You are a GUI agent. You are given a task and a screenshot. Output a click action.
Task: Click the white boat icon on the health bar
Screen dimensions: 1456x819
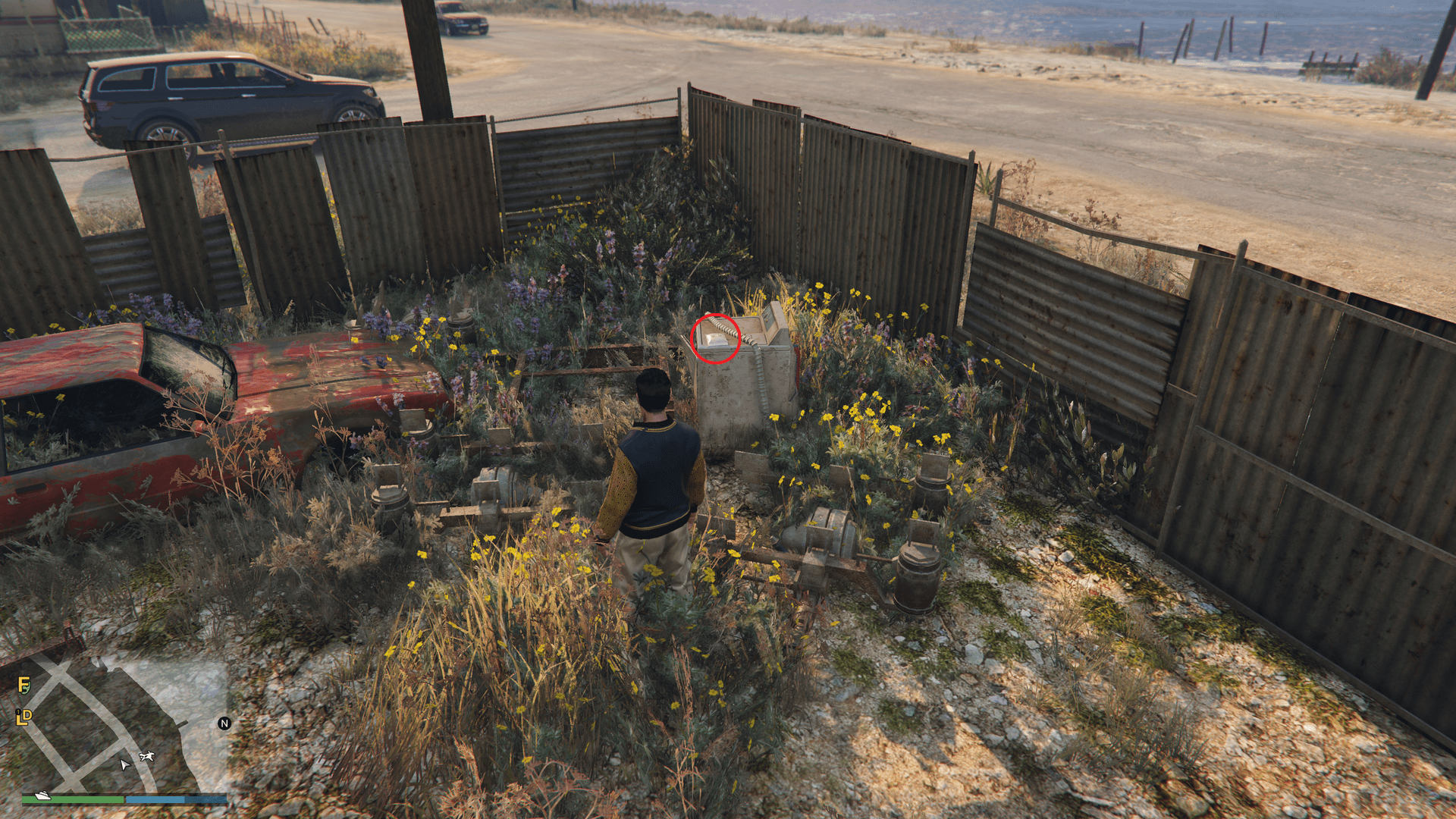(x=42, y=797)
